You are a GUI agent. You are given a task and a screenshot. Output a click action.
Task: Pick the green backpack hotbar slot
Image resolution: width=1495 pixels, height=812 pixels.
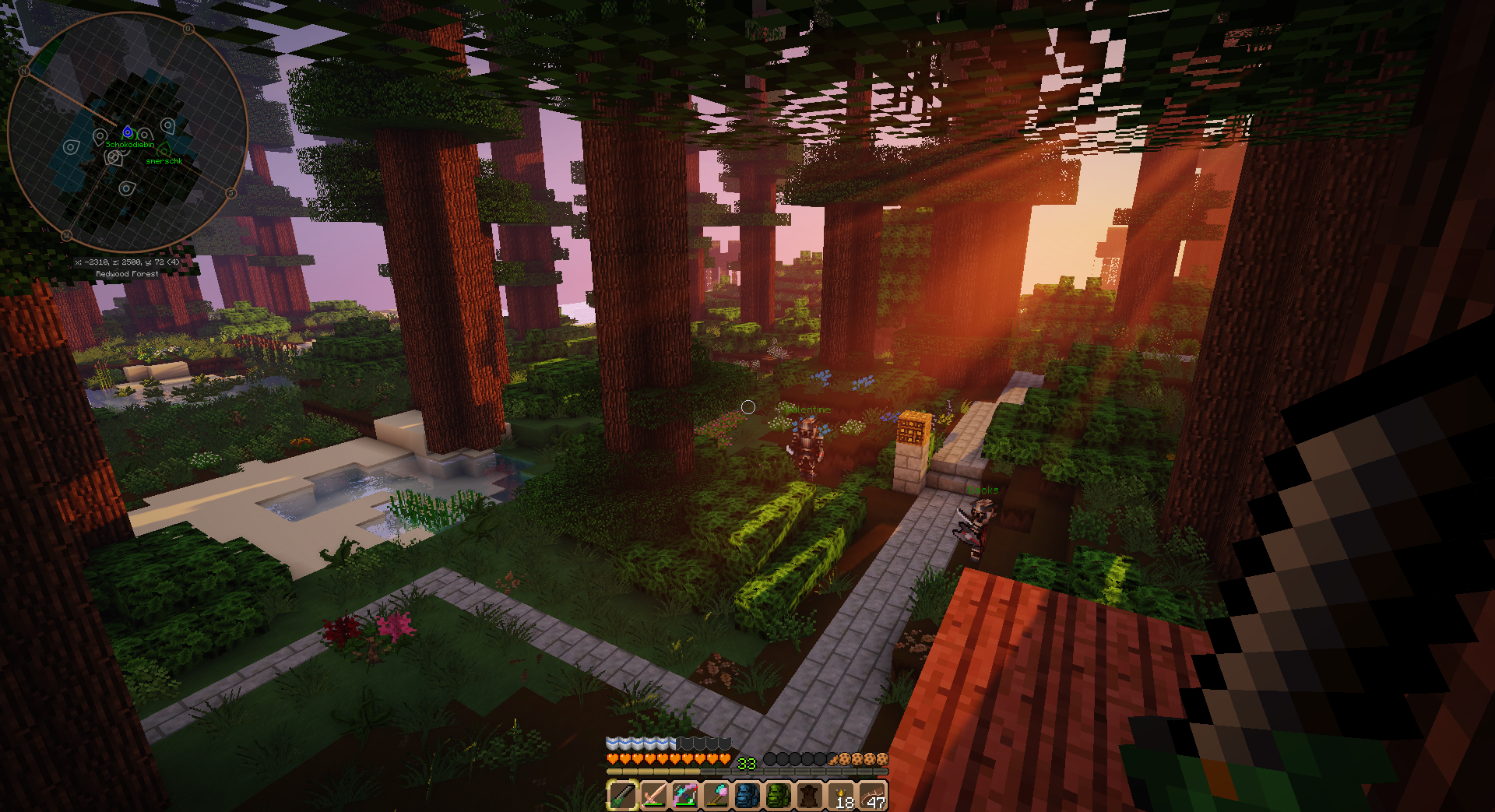tap(779, 796)
